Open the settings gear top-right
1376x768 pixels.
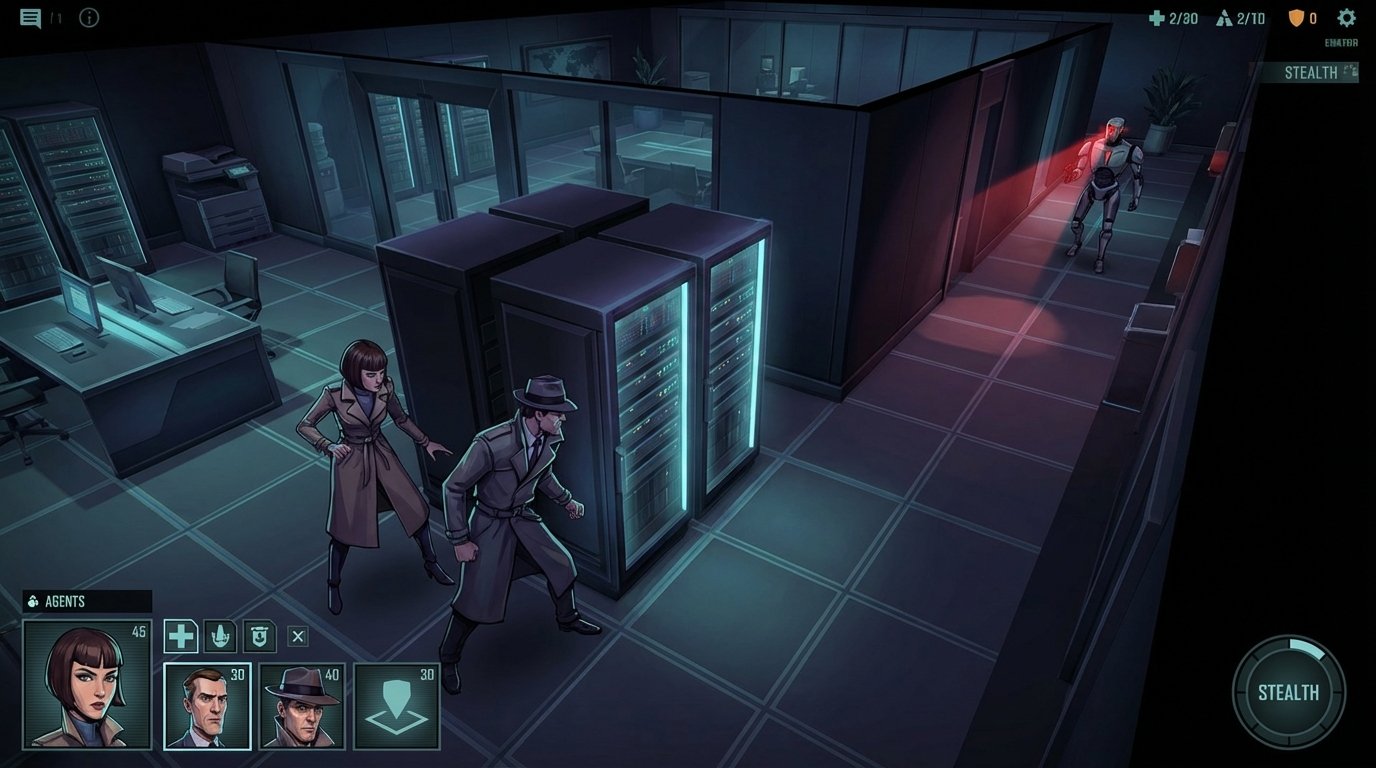coord(1345,17)
